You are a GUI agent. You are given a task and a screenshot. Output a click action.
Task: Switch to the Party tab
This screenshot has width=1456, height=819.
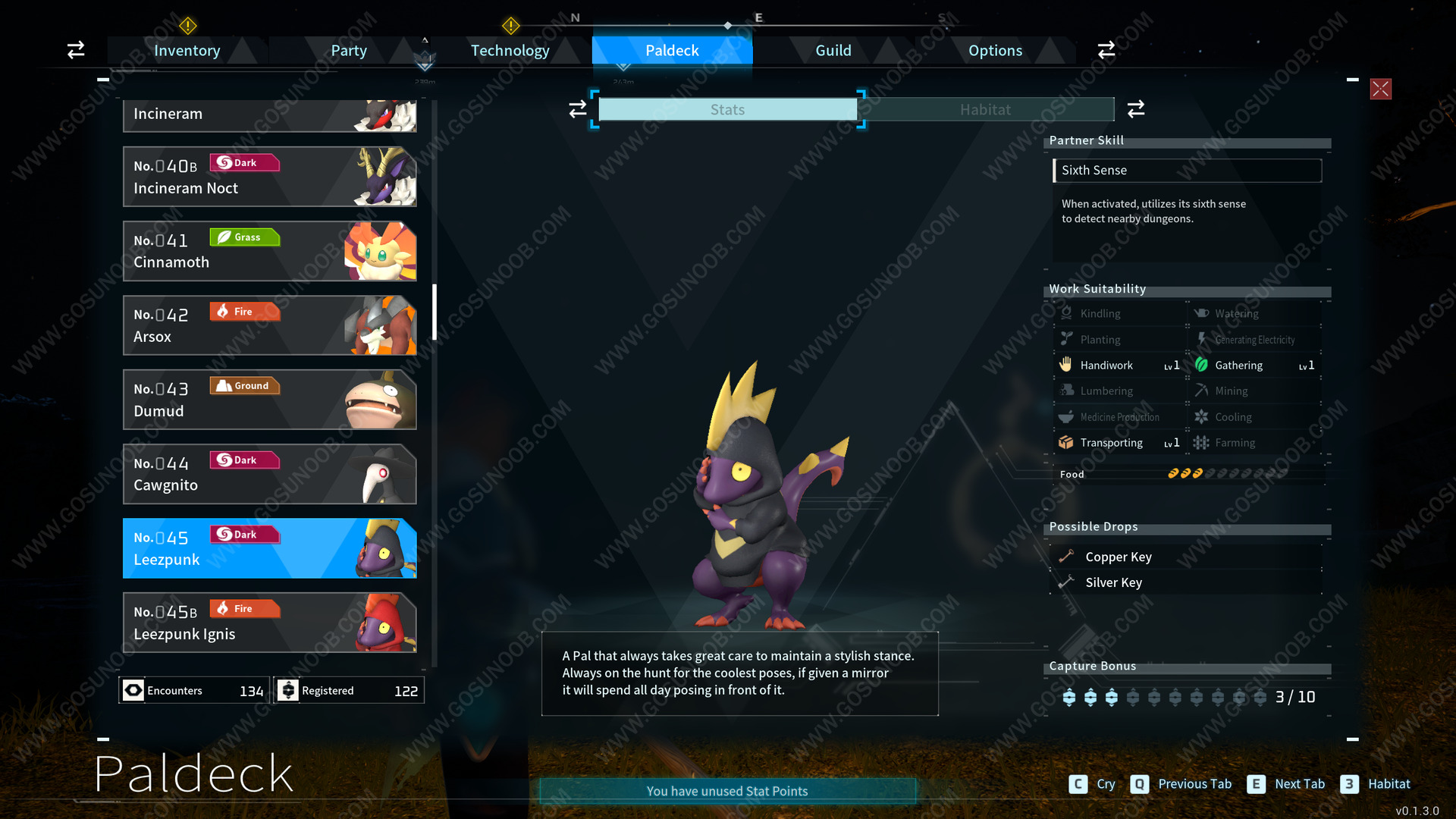point(348,51)
